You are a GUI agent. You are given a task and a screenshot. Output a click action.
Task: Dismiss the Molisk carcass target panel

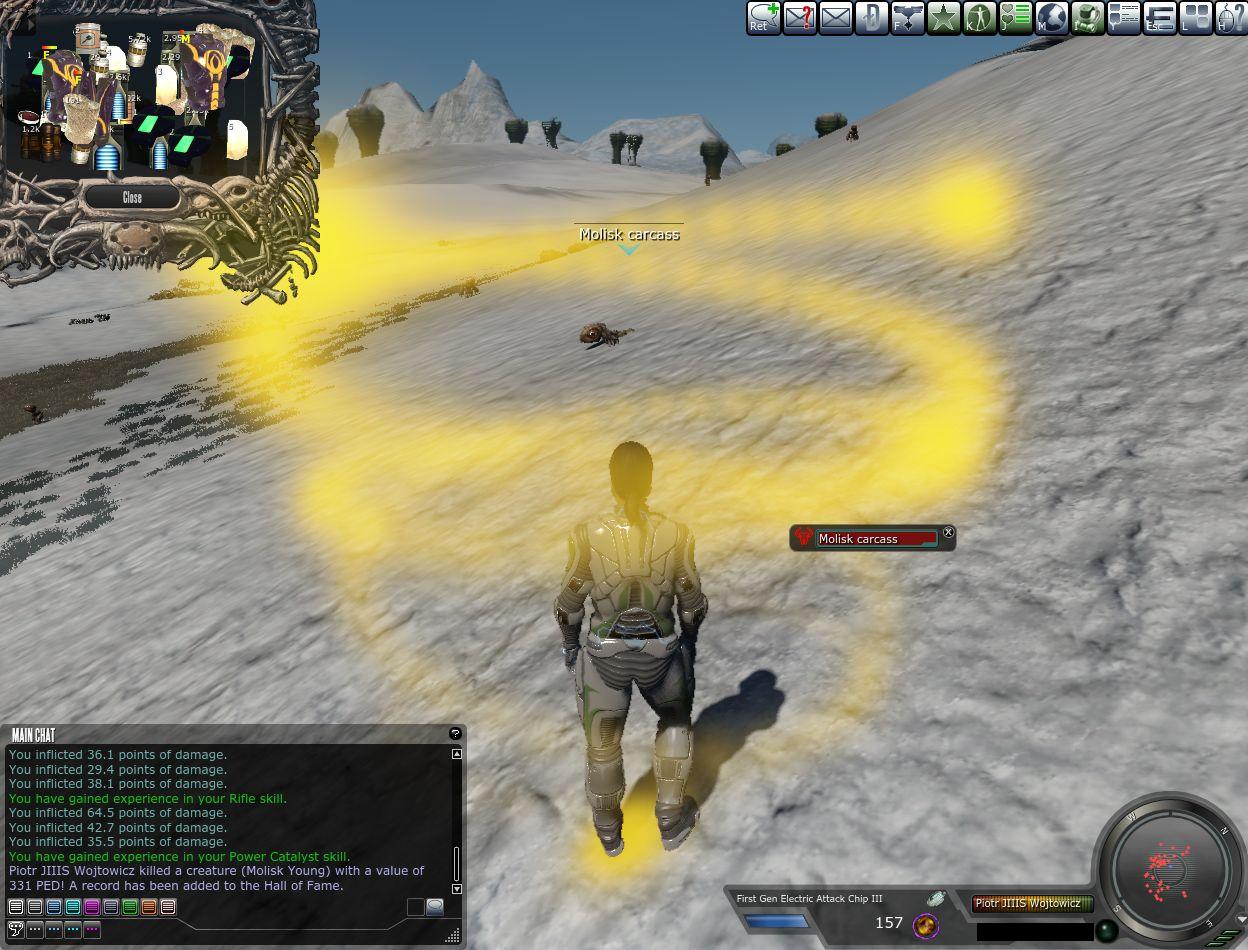tap(948, 533)
